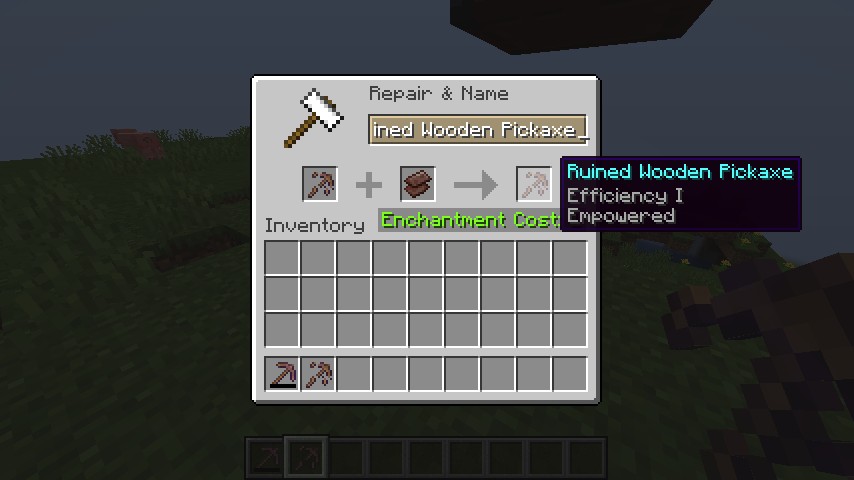Viewport: 854px width, 480px height.
Task: Select the ruined pickaxe in the first anvil slot
Action: tap(320, 185)
